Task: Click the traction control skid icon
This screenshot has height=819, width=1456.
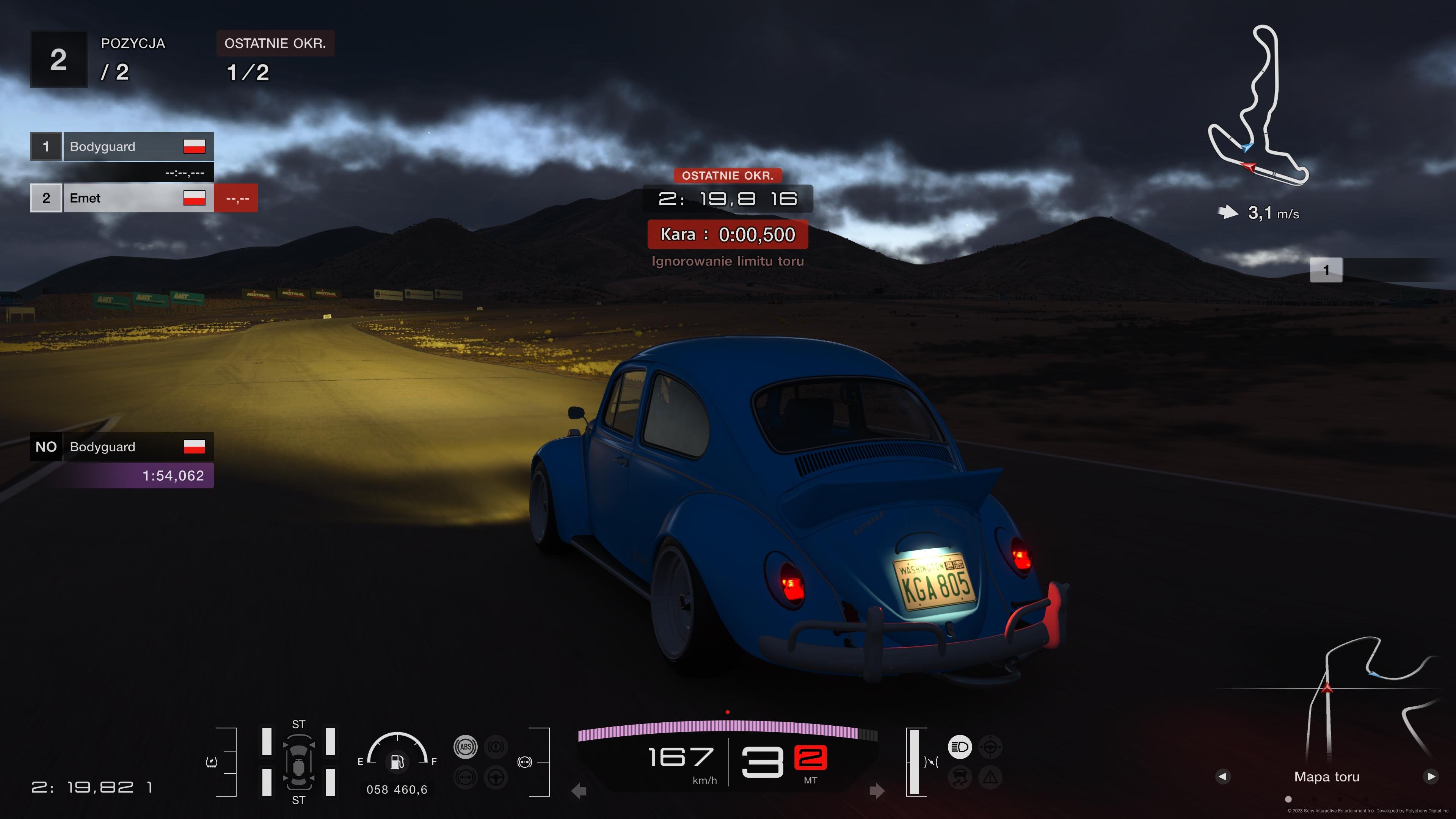Action: [x=960, y=778]
